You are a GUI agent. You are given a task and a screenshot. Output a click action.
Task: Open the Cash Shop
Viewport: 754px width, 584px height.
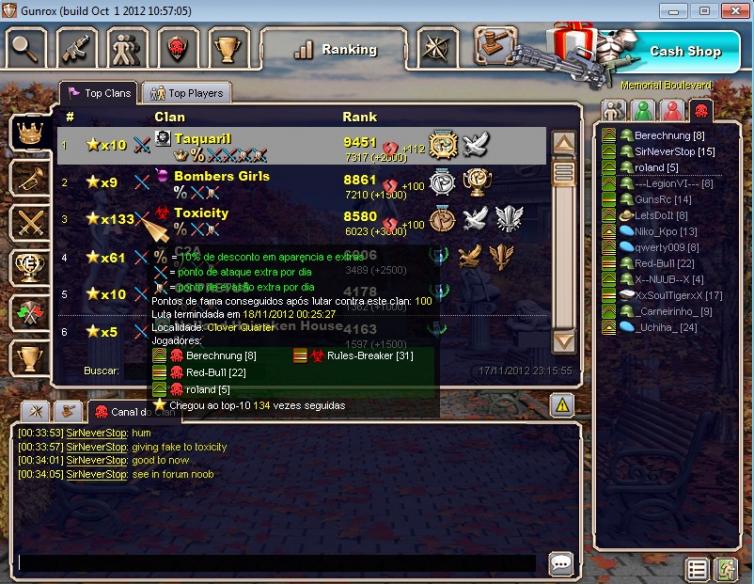click(684, 51)
